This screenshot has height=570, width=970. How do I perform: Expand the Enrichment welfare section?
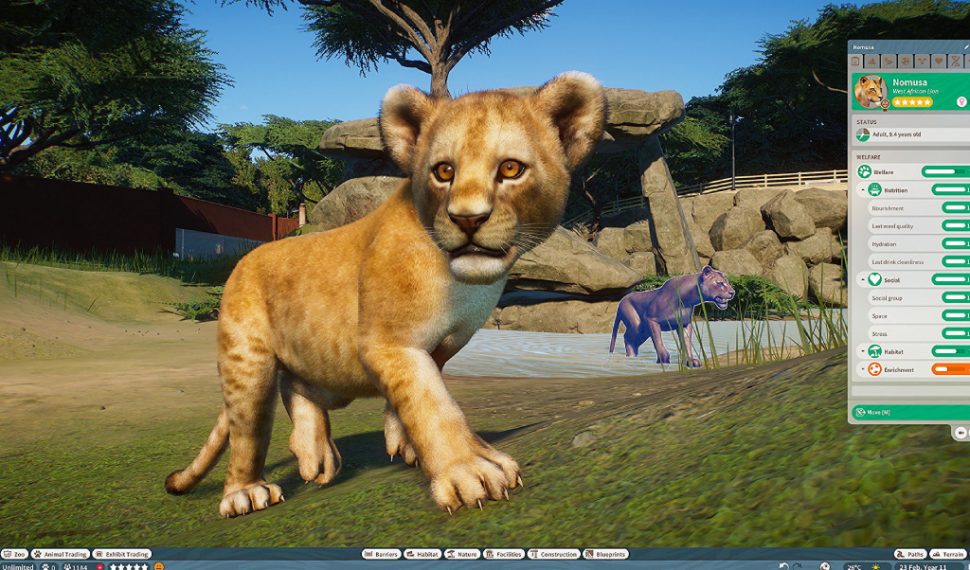863,370
